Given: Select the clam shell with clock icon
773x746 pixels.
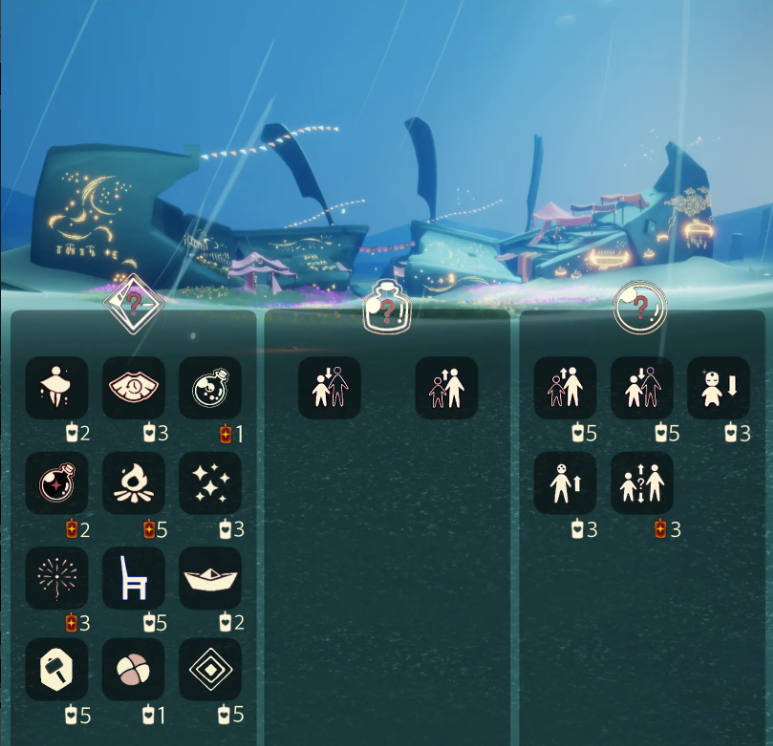Looking at the screenshot, I should tap(134, 388).
